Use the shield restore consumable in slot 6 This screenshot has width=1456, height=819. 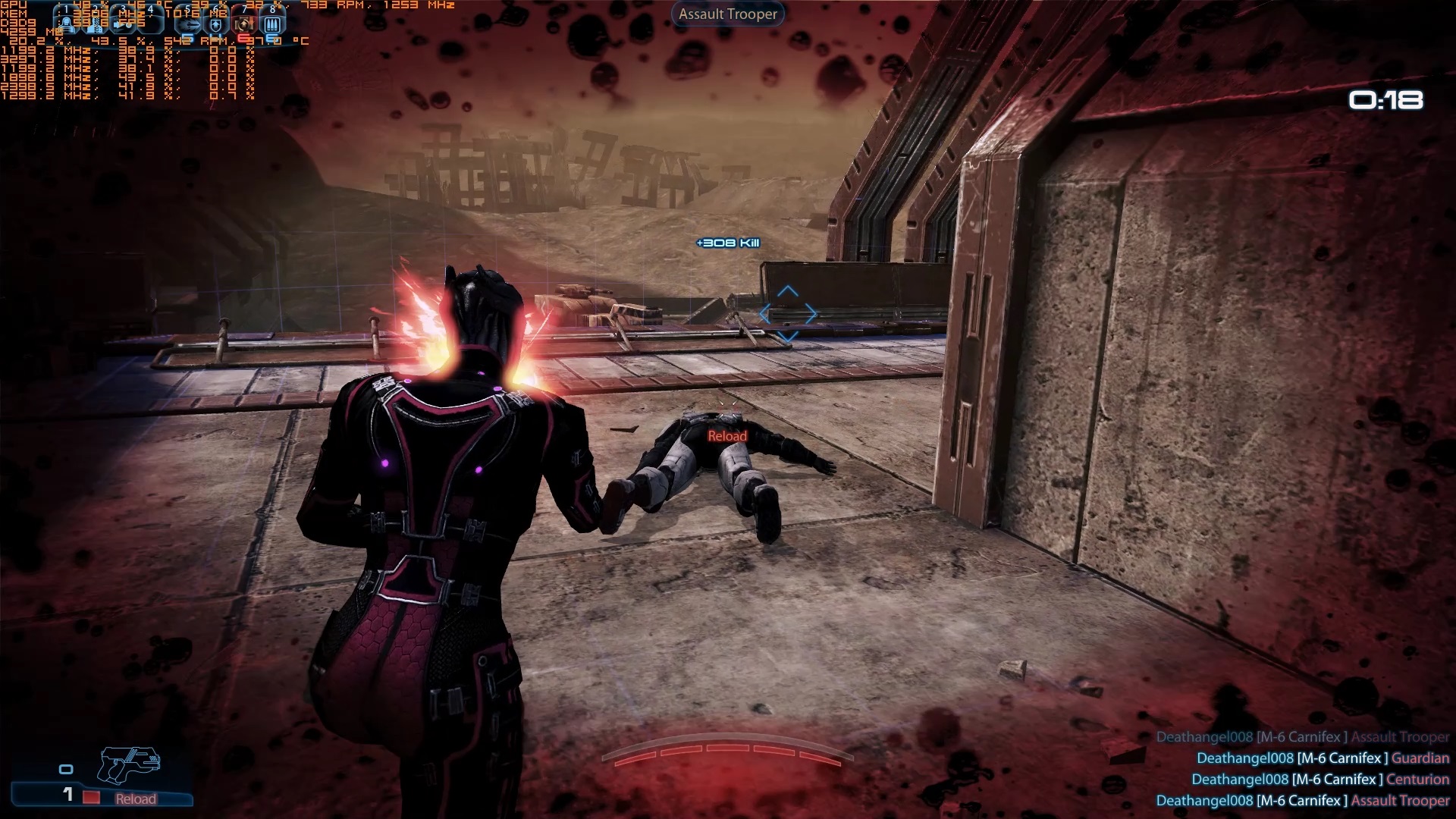[216, 24]
